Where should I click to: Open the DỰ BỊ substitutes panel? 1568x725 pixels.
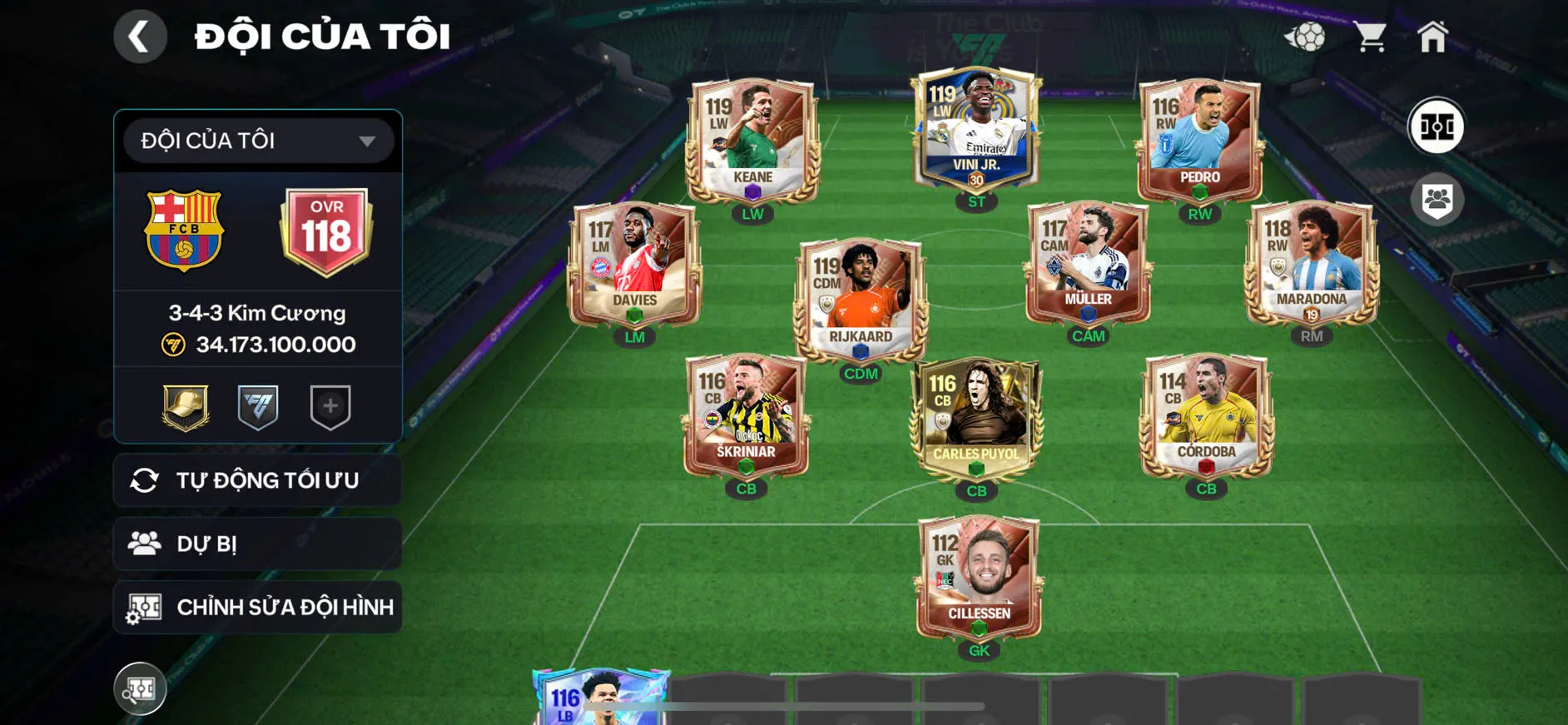tap(256, 543)
